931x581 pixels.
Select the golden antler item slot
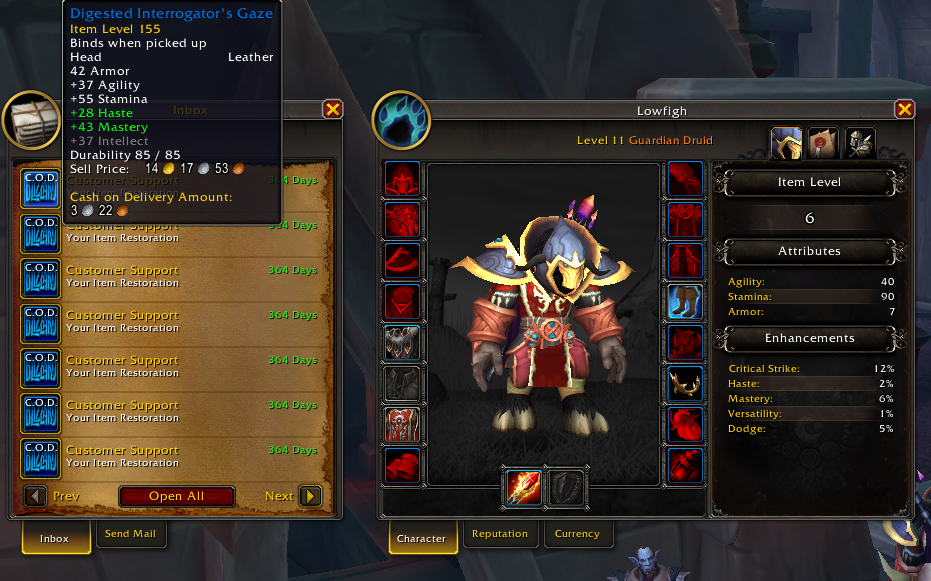685,383
